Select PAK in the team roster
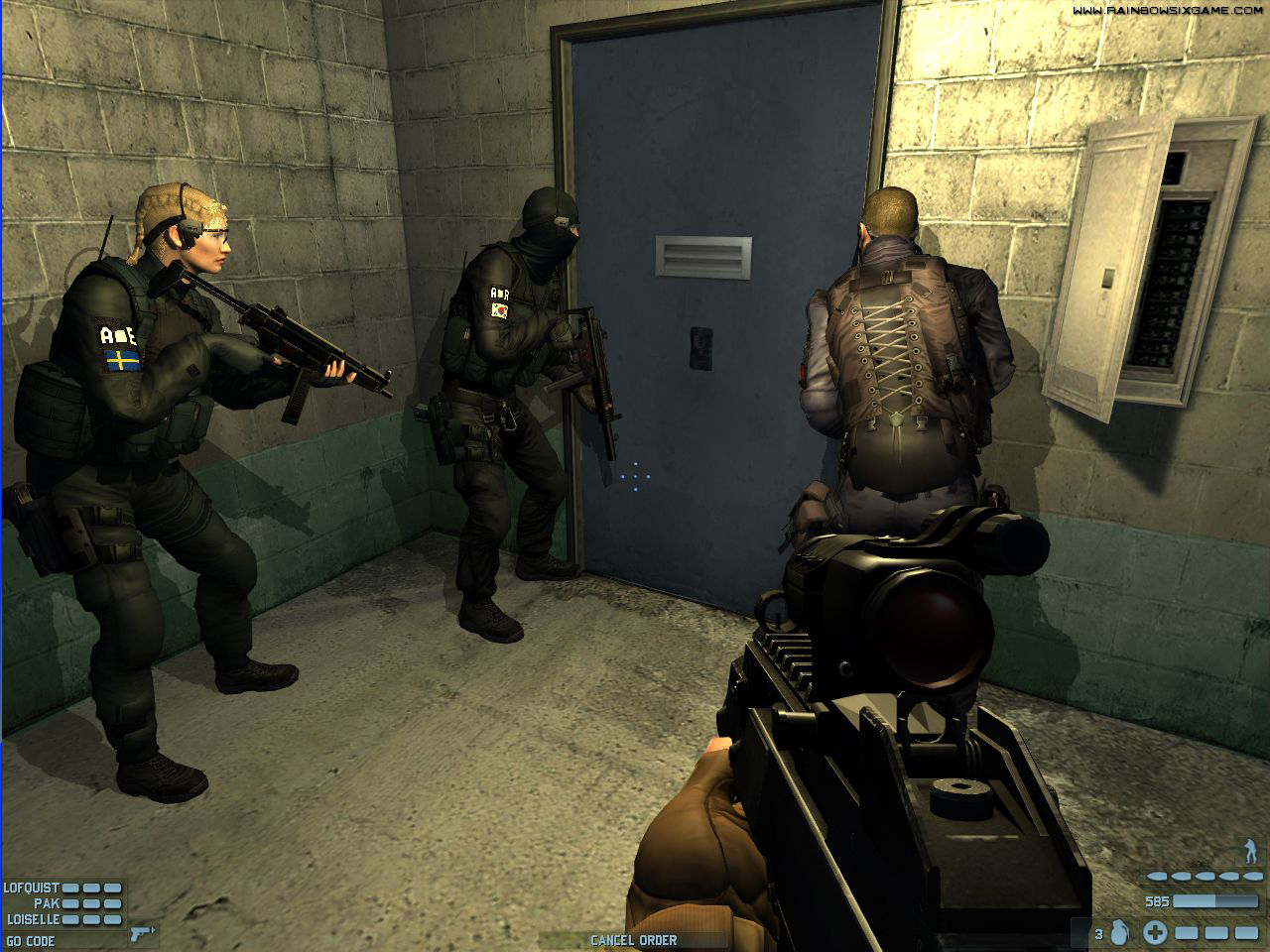 pyautogui.click(x=47, y=904)
